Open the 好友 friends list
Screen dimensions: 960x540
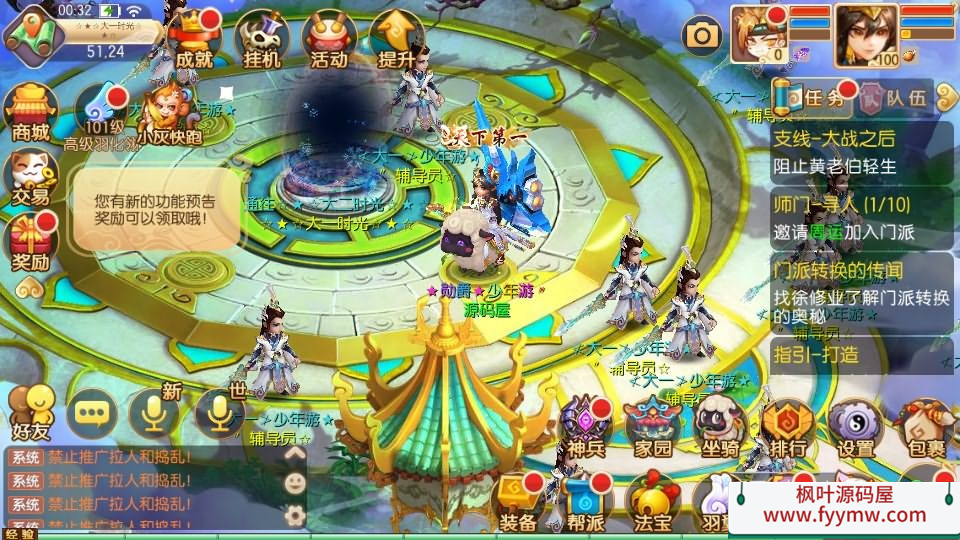point(30,411)
